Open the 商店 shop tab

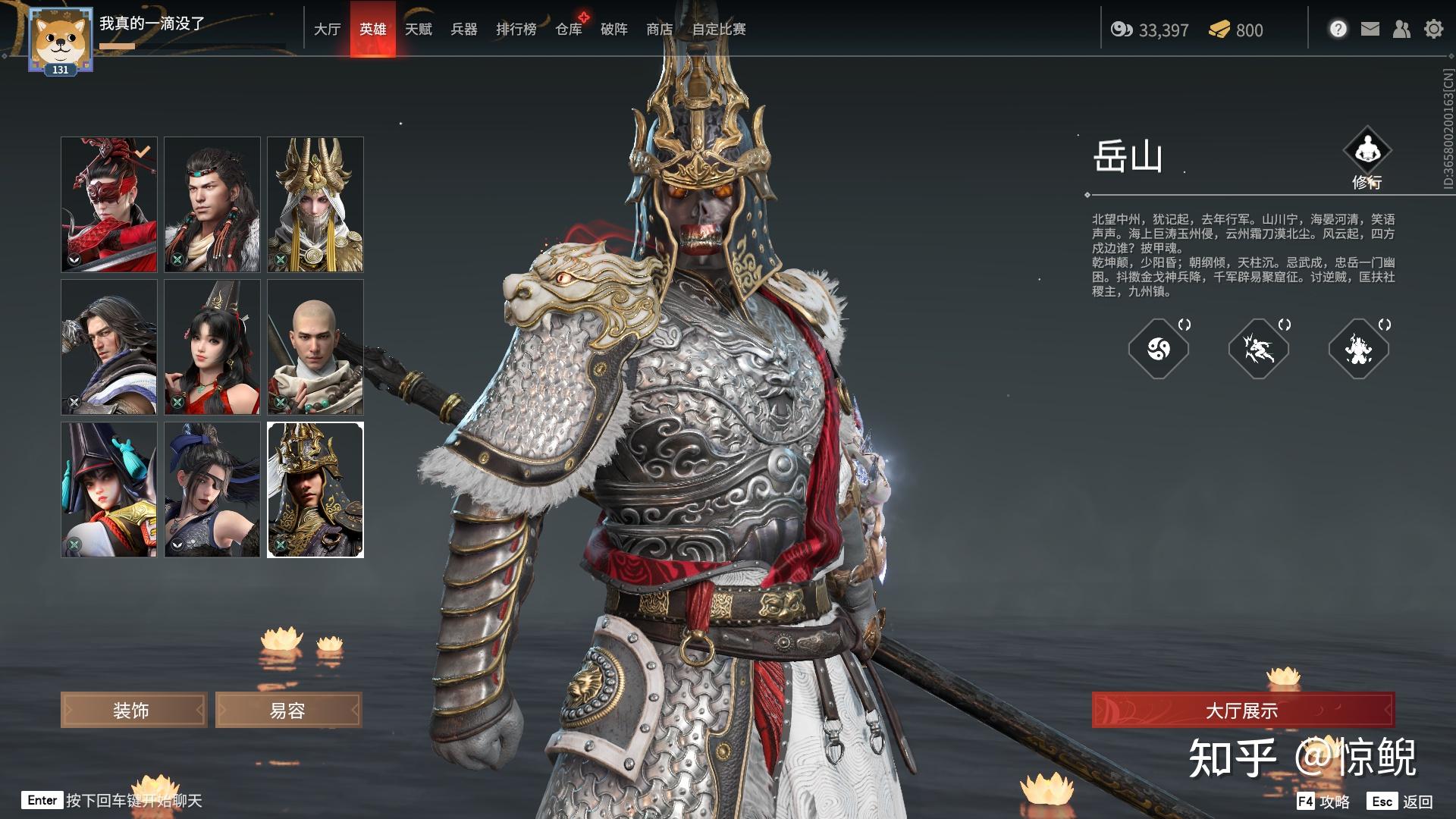659,30
